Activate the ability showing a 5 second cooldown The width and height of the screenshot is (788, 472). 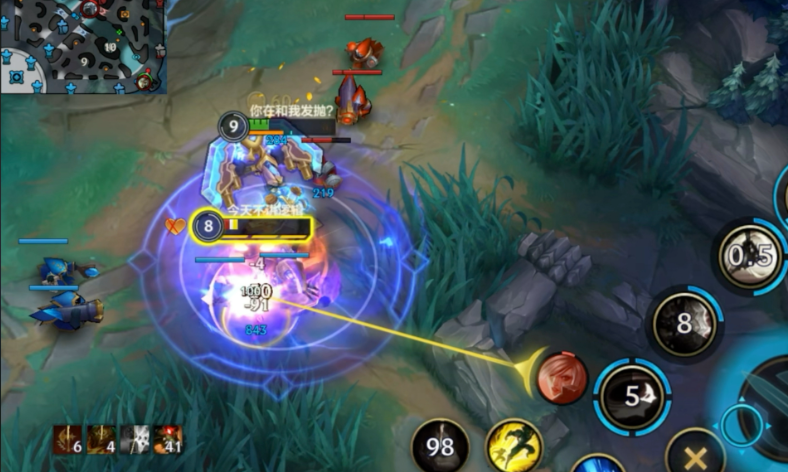(632, 396)
